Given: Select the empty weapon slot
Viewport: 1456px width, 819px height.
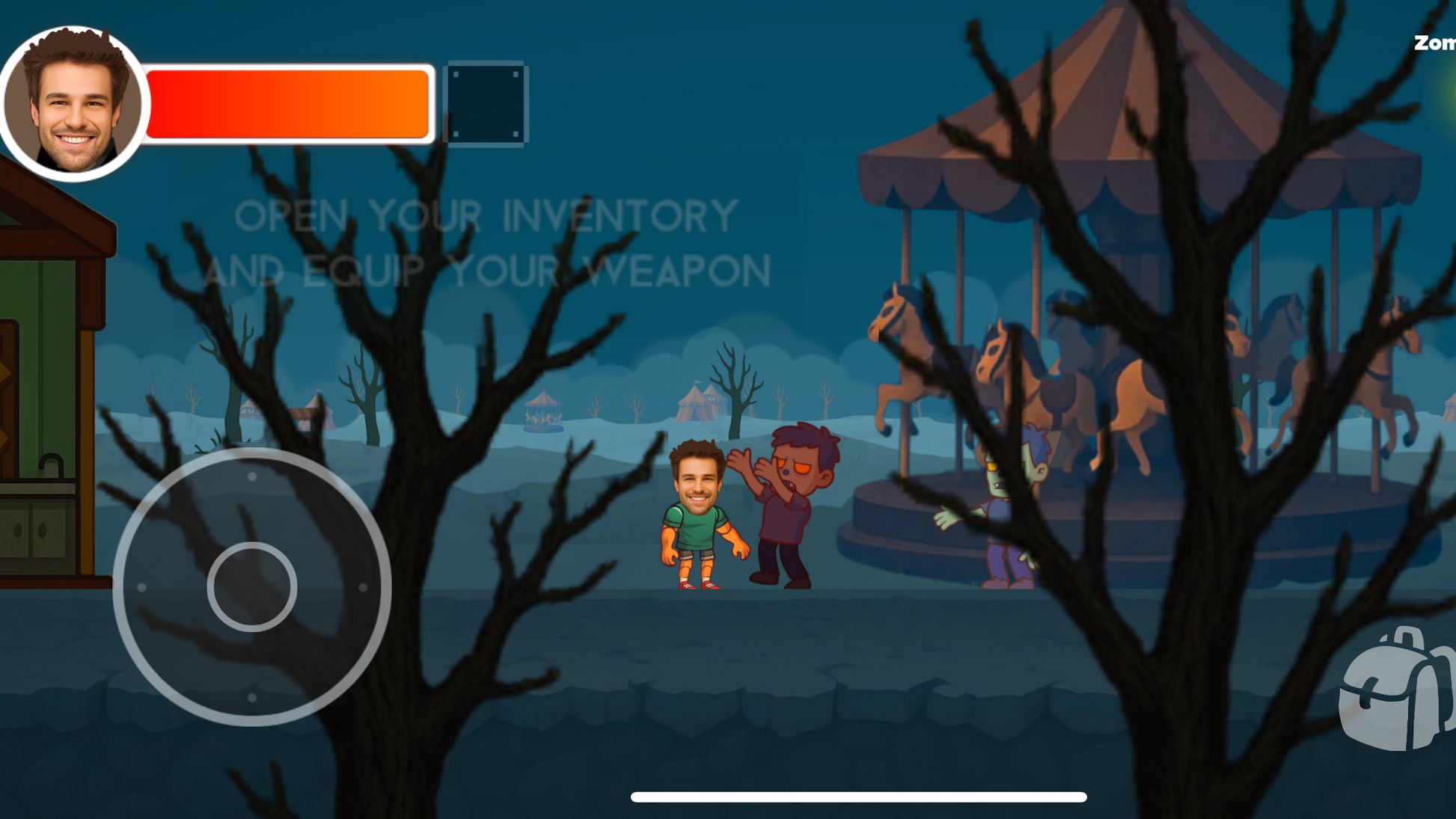Looking at the screenshot, I should coord(486,105).
